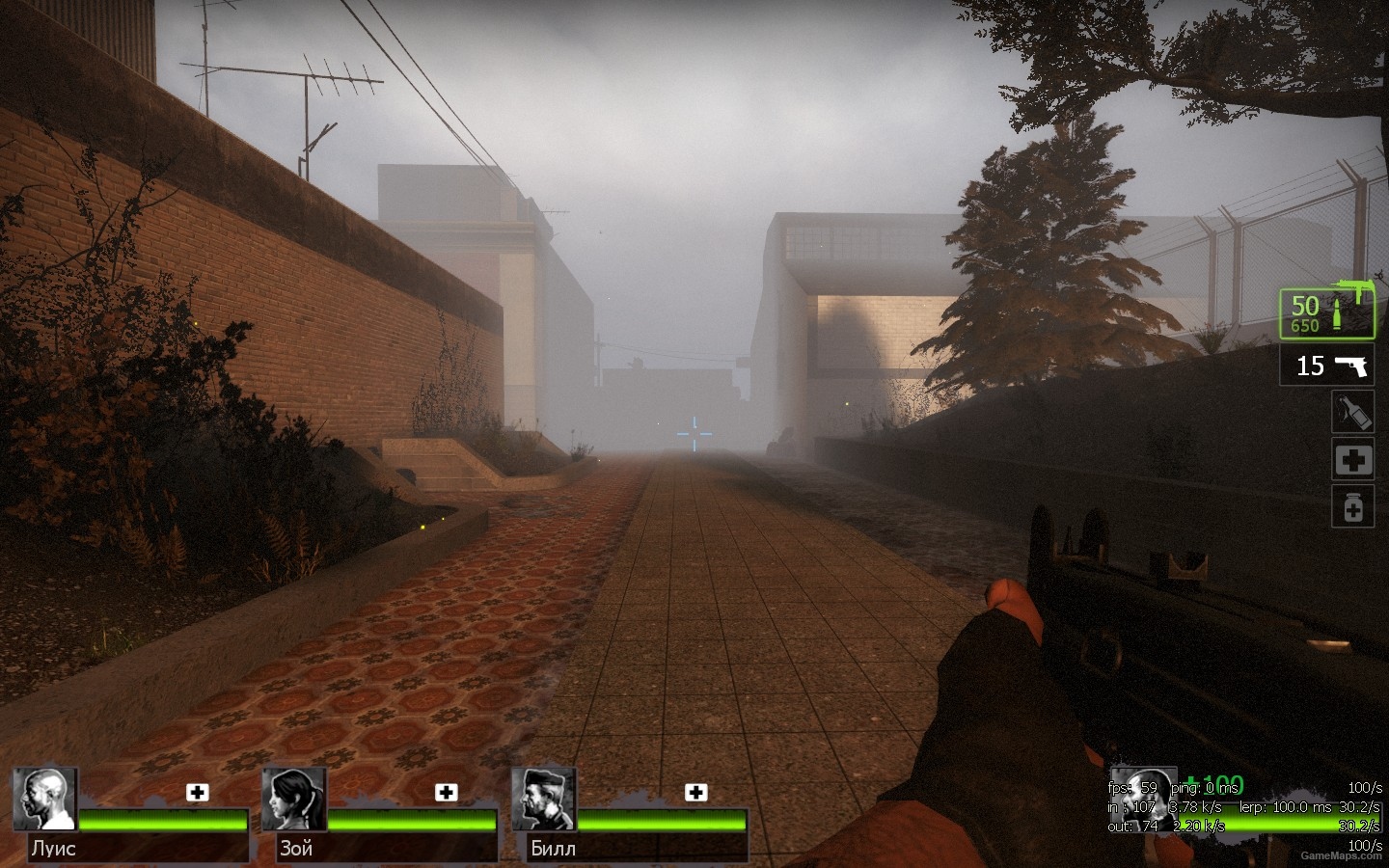
Task: Select Louis's teammate portrait
Action: 44,800
